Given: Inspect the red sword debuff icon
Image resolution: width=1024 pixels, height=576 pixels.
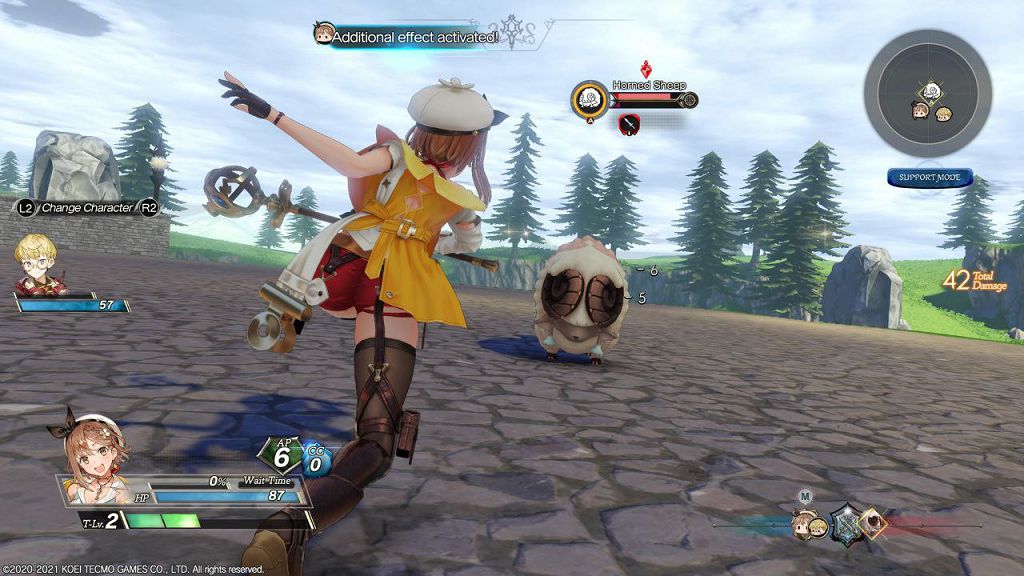Looking at the screenshot, I should (x=630, y=124).
